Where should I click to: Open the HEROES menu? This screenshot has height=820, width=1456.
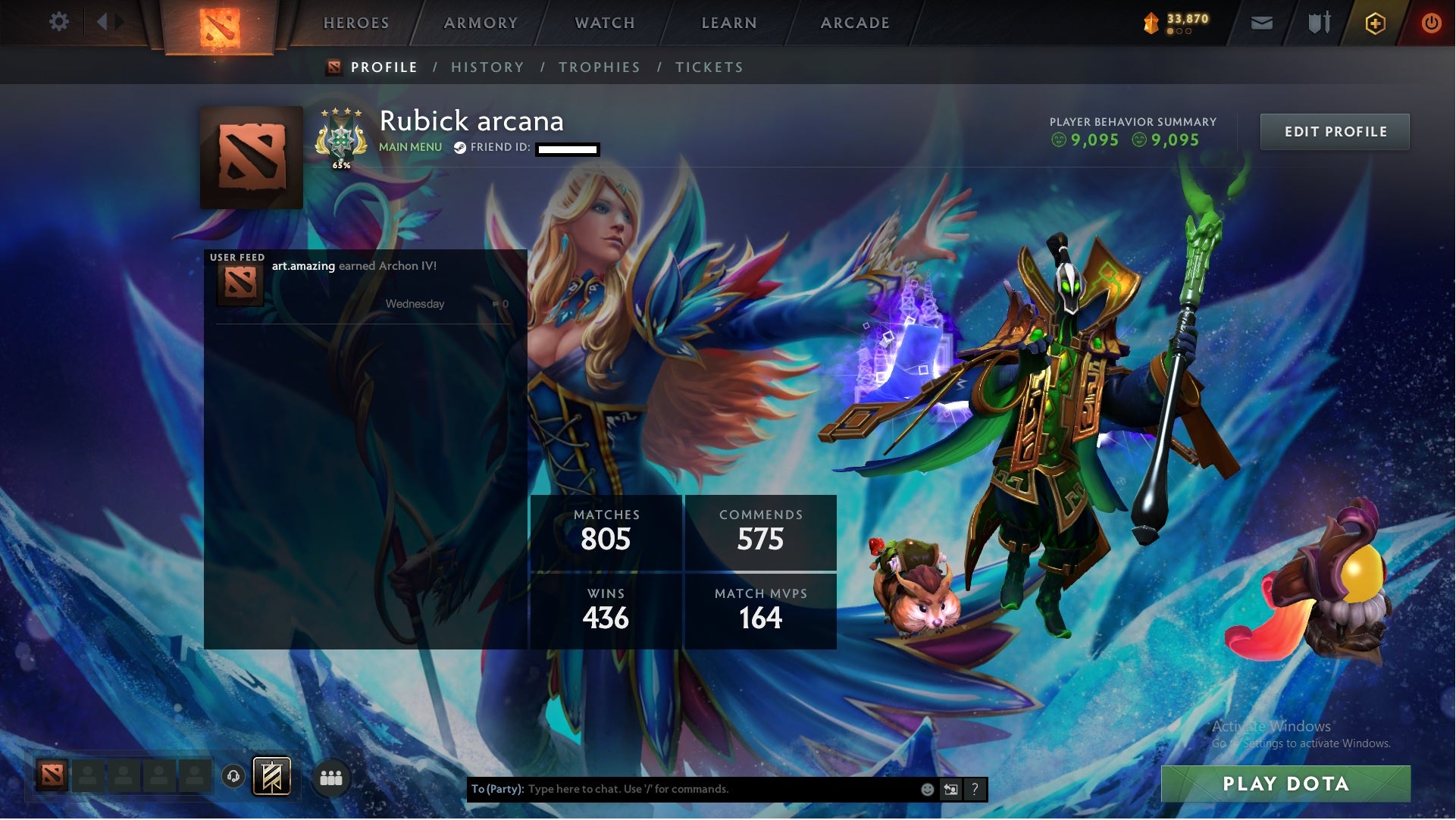click(x=355, y=23)
